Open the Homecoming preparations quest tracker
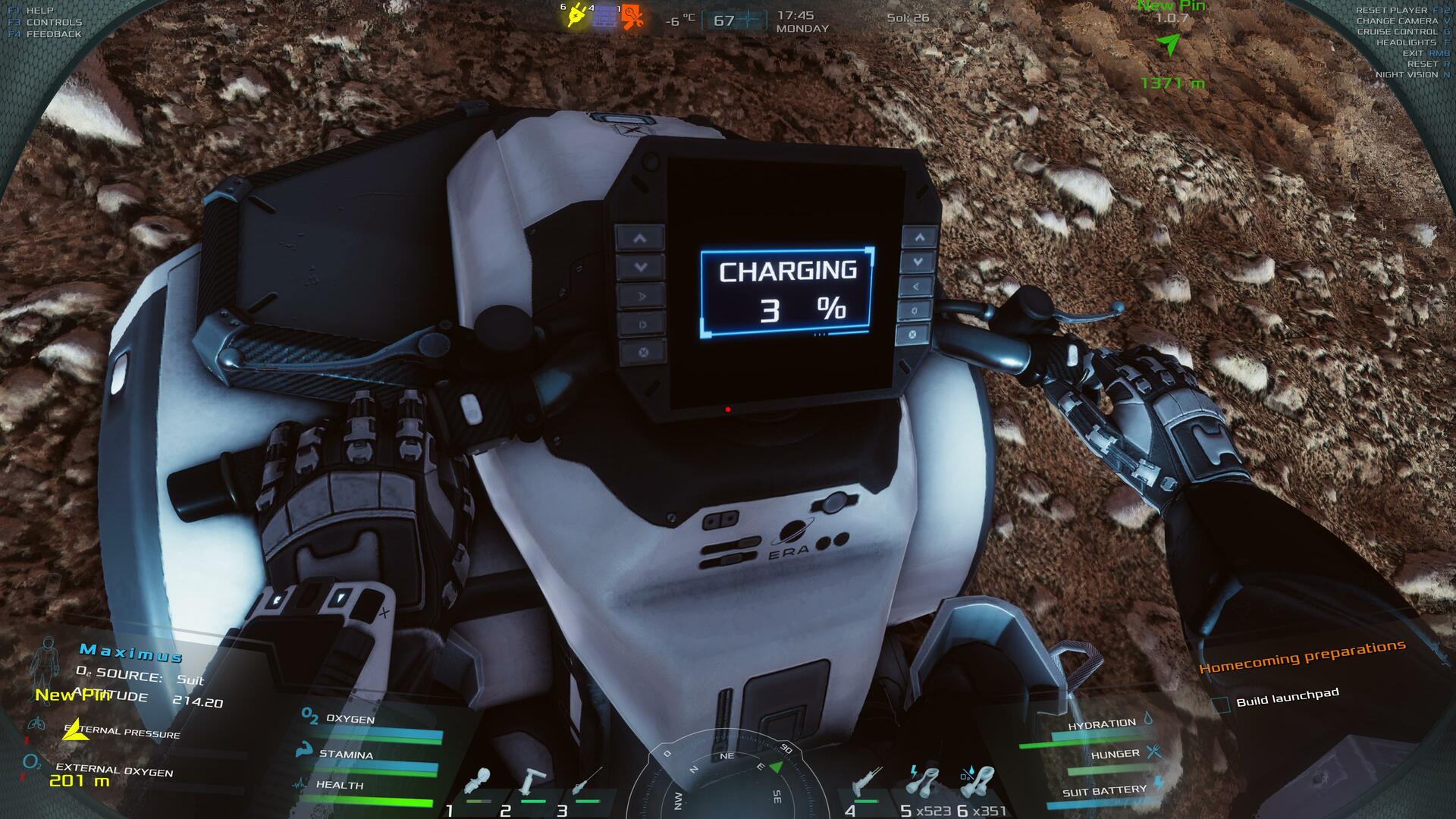1456x819 pixels. pos(1301,657)
